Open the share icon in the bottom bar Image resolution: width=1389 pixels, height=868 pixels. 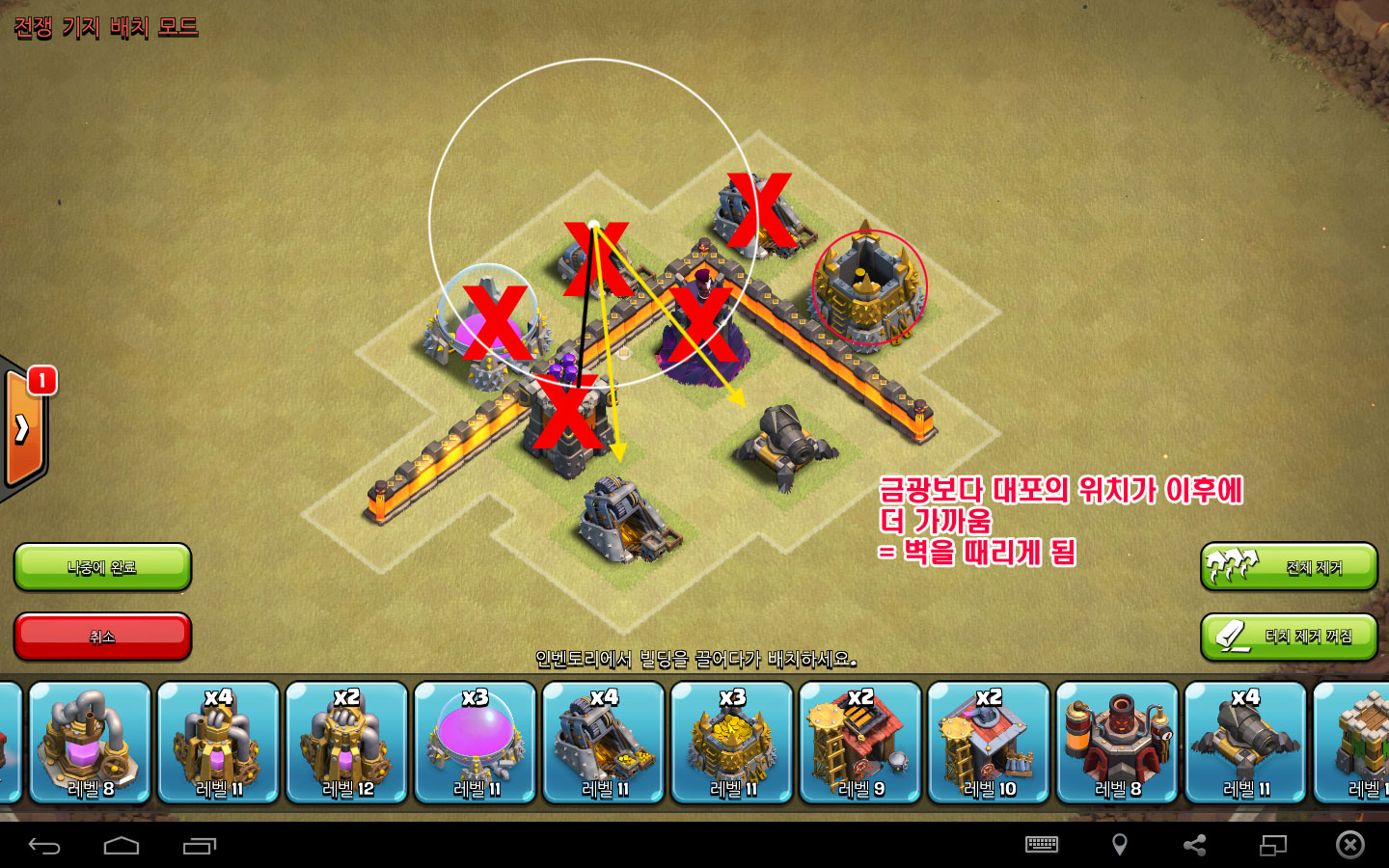1195,846
